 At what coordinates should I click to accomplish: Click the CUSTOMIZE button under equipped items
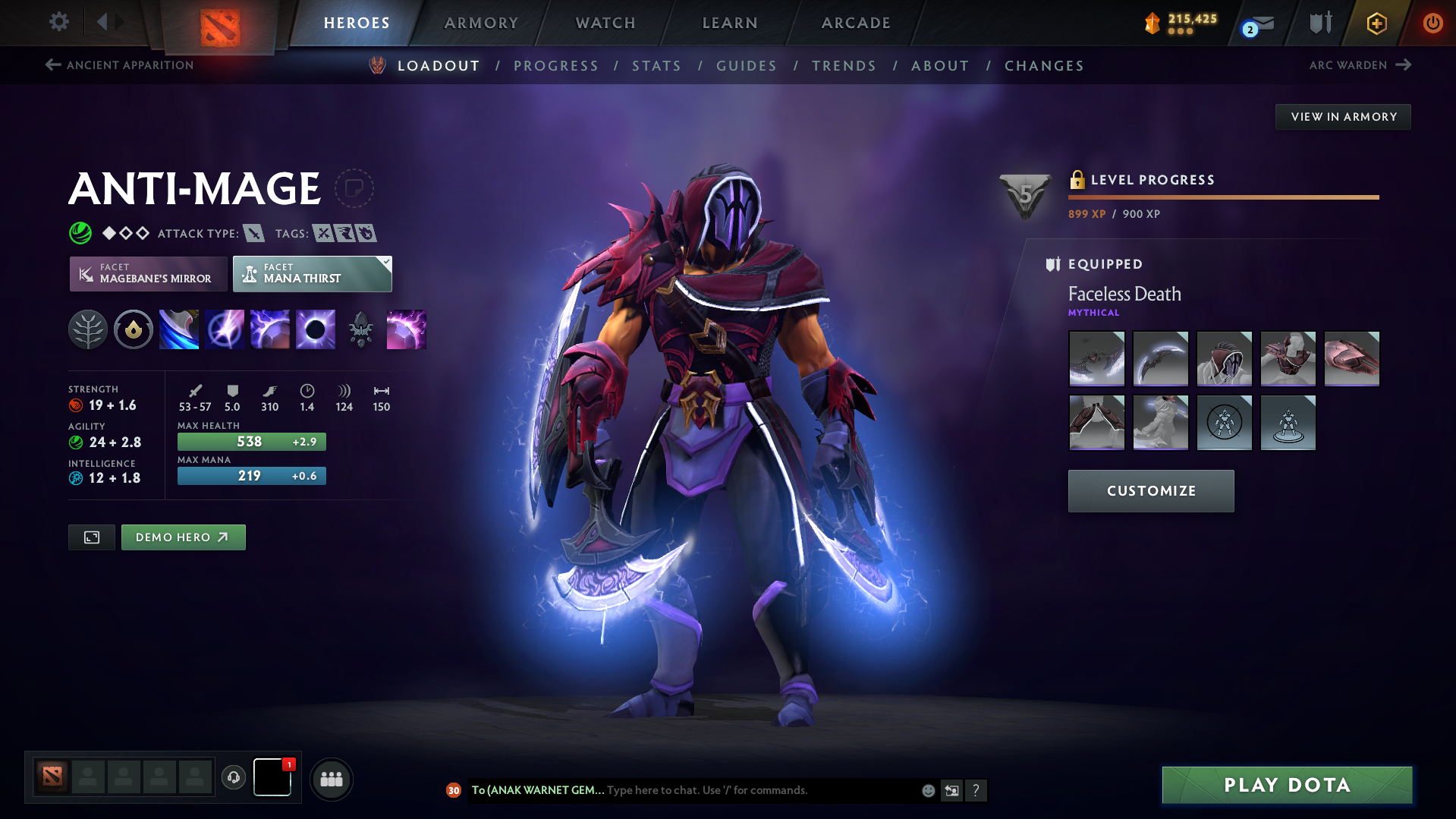click(1150, 490)
